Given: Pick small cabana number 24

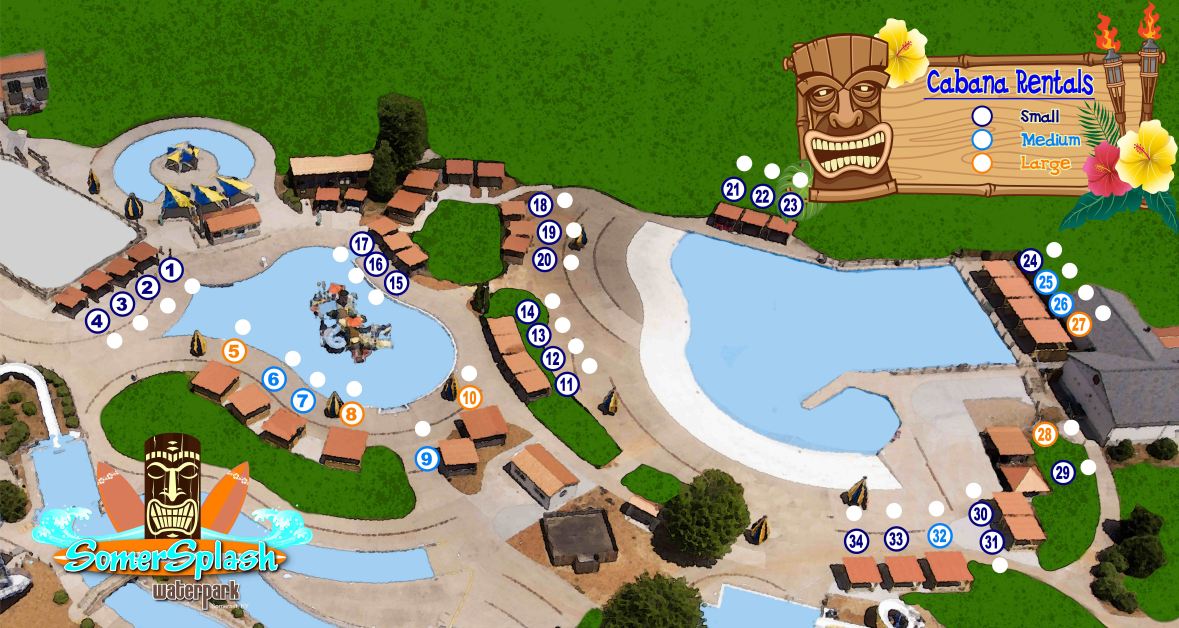Looking at the screenshot, I should pyautogui.click(x=1031, y=261).
